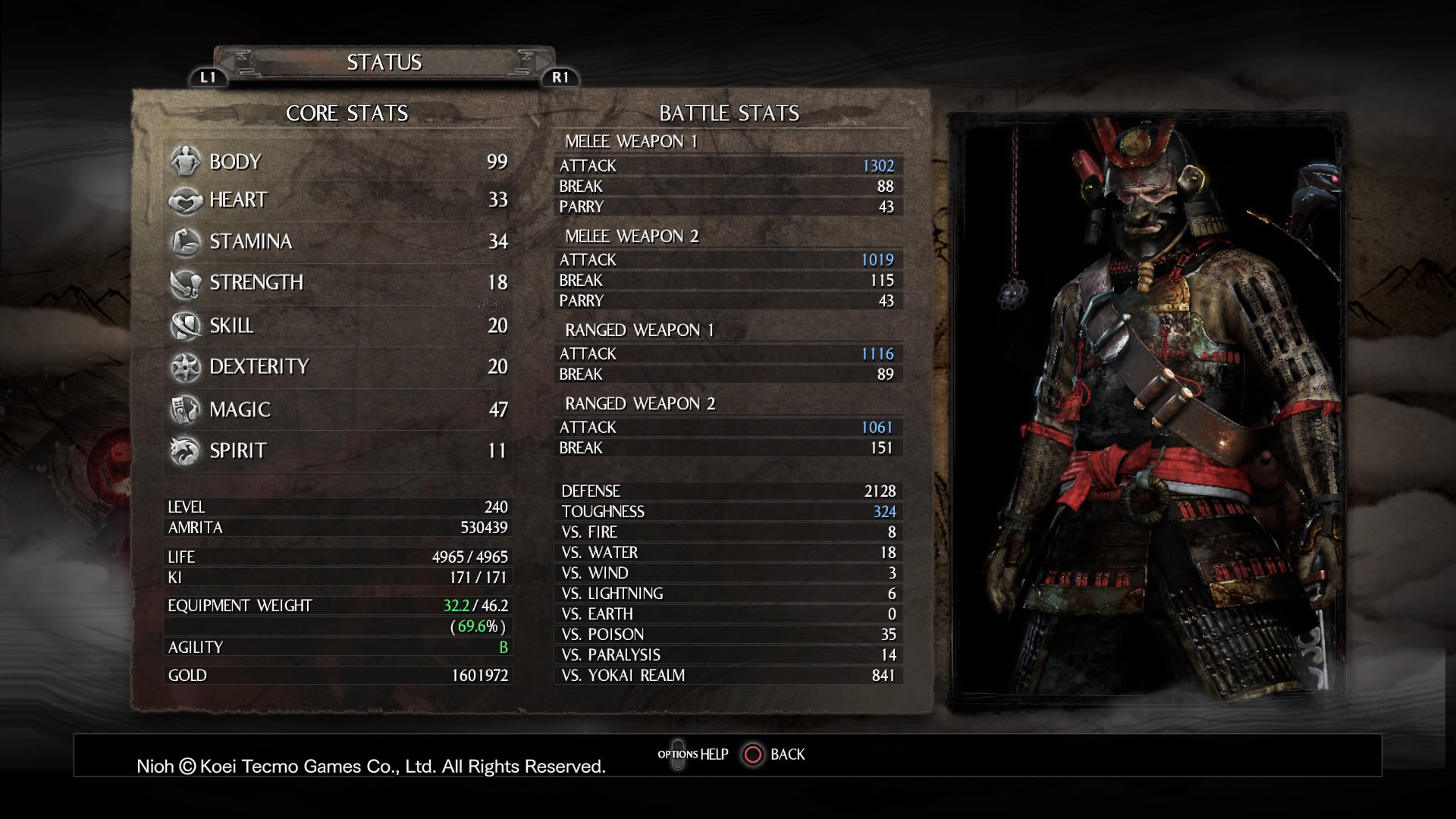
Task: Highlight the Spirit core stat row
Action: (338, 450)
